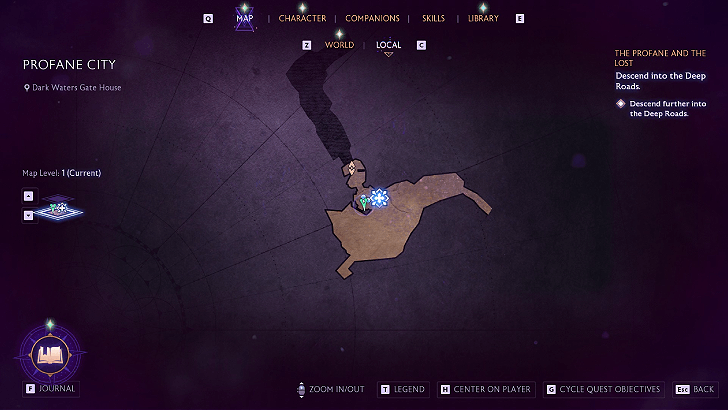
Task: Go to the Skills tab
Action: [x=433, y=18]
